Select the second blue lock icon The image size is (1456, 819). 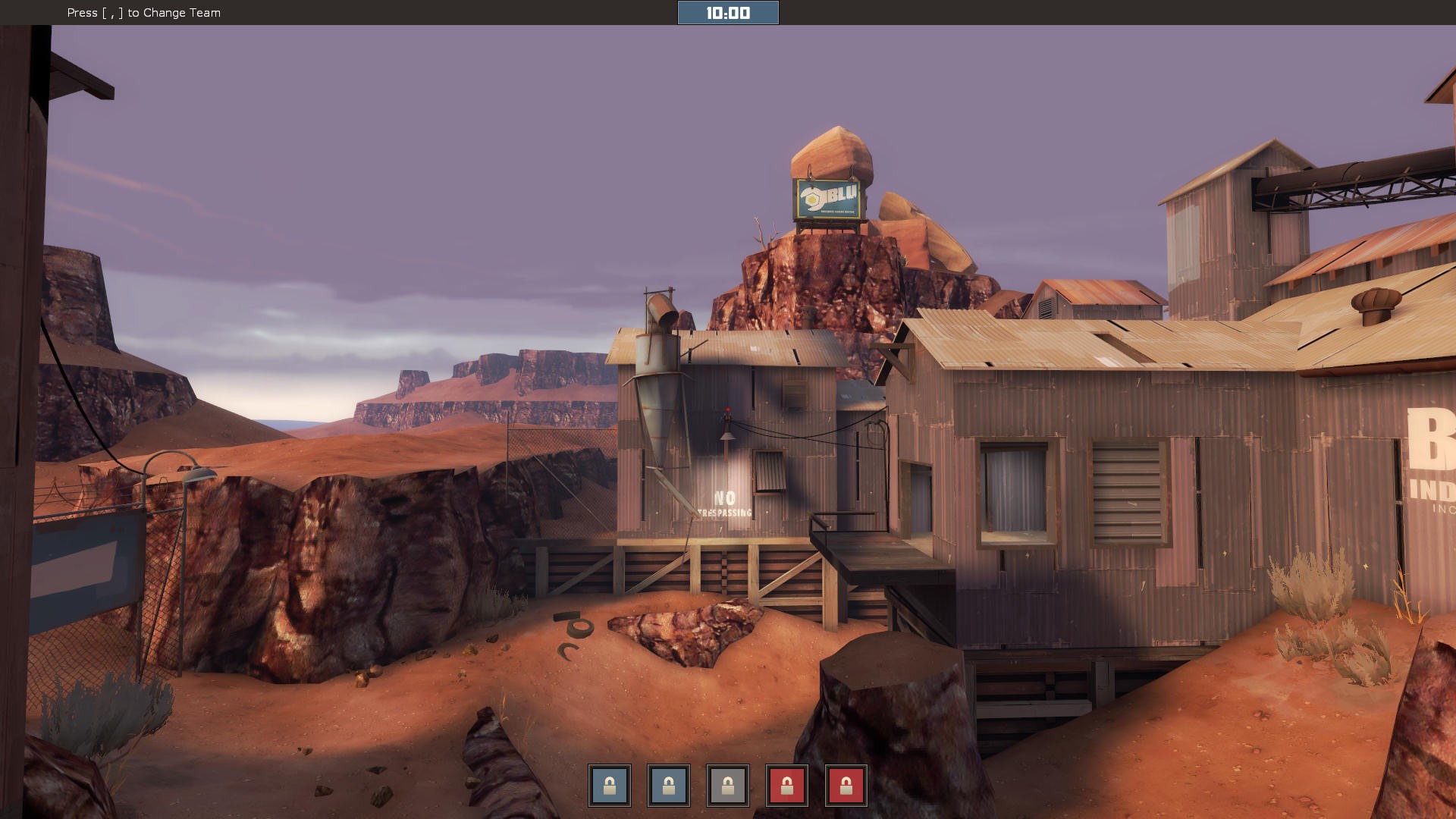click(668, 786)
